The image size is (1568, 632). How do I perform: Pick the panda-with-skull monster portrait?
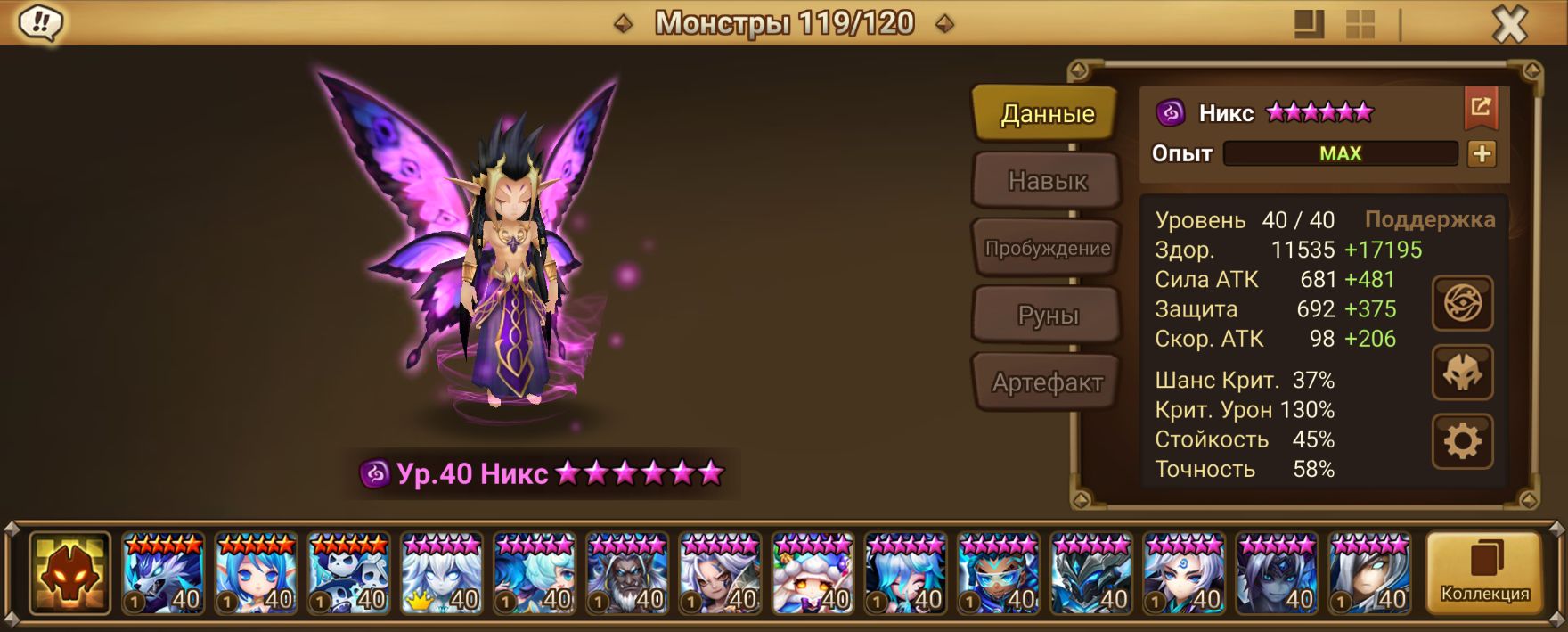[x=348, y=573]
